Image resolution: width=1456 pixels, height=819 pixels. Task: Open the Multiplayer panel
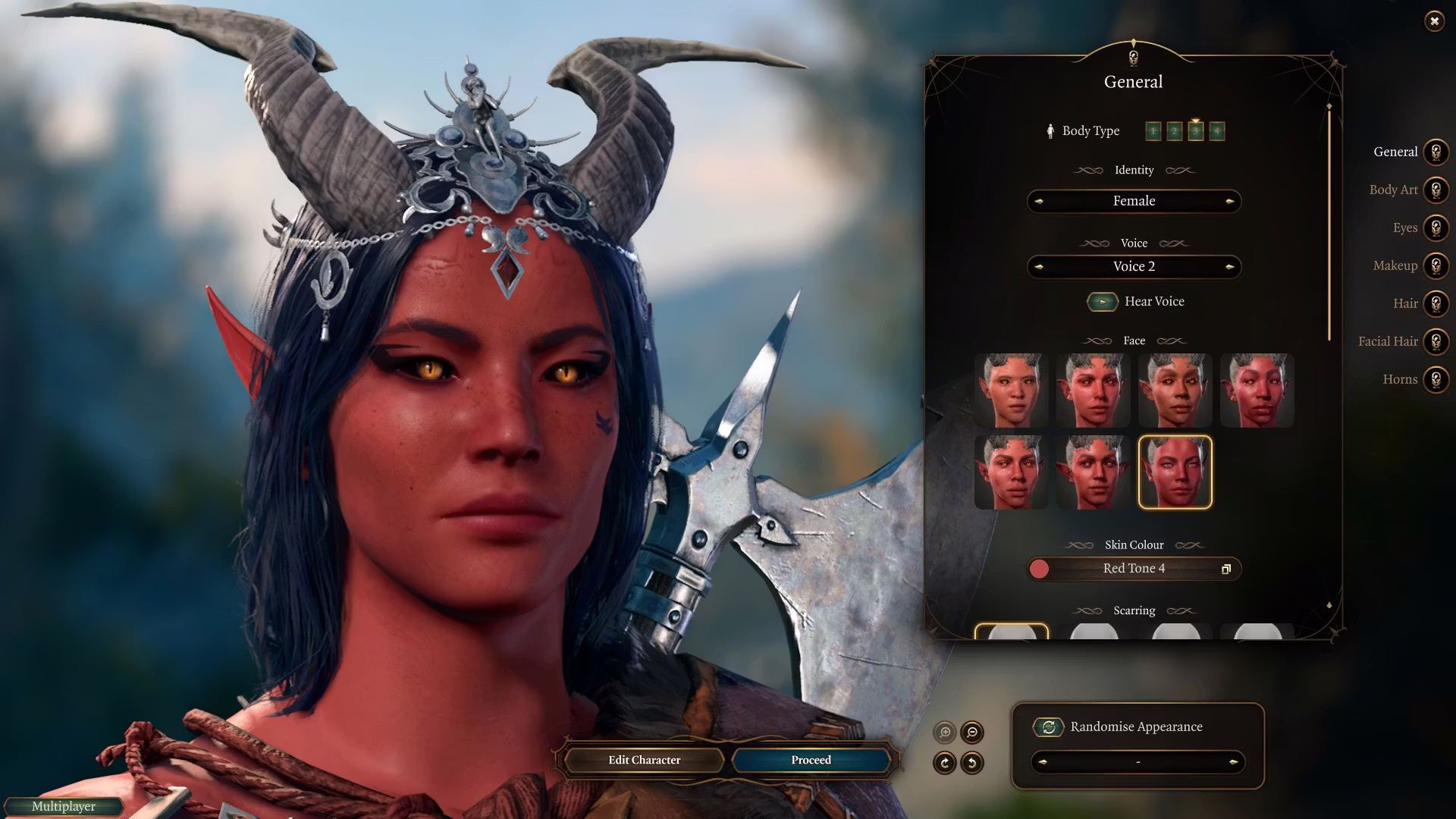63,806
